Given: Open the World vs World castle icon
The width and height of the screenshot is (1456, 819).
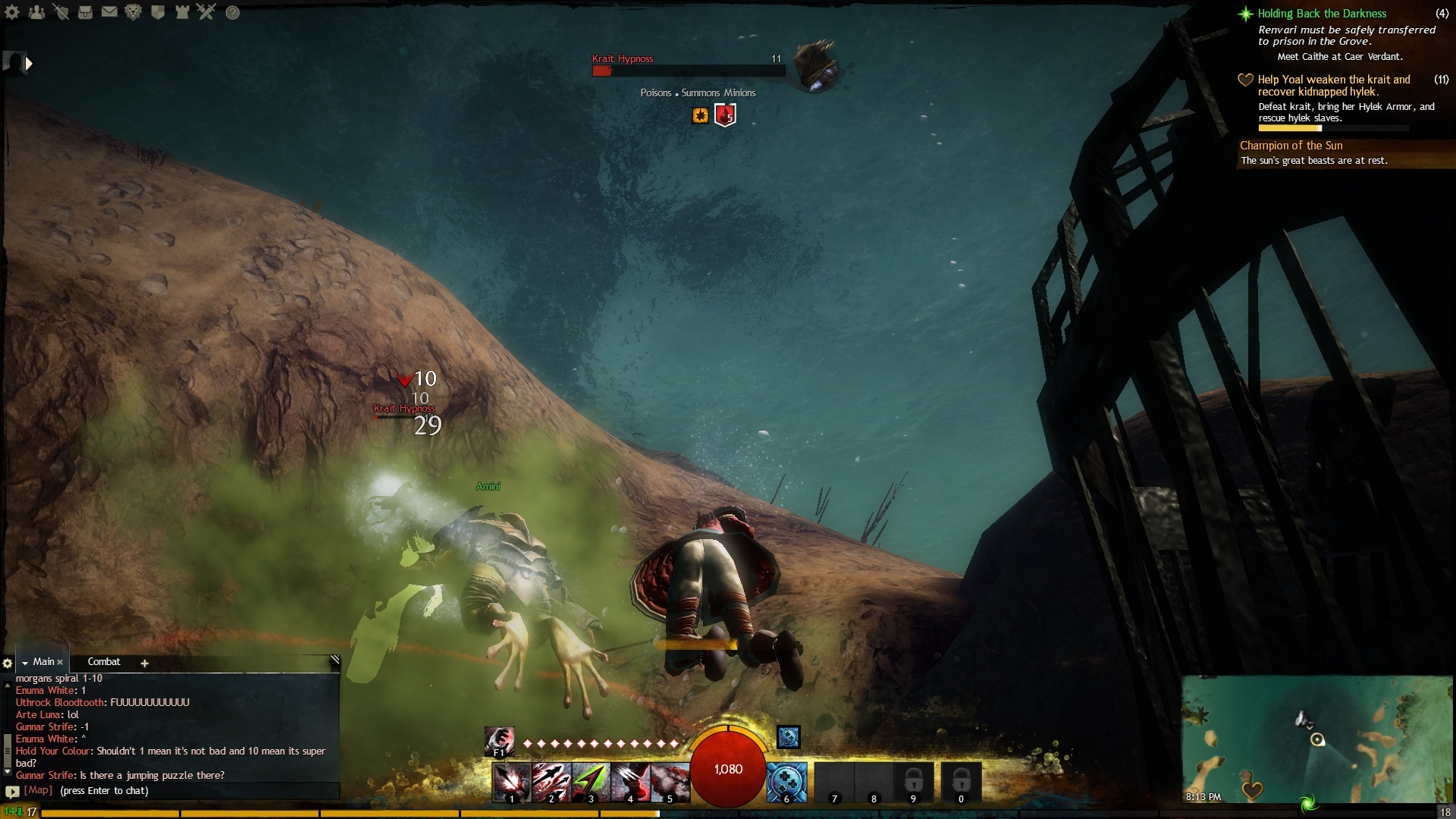Looking at the screenshot, I should [182, 12].
